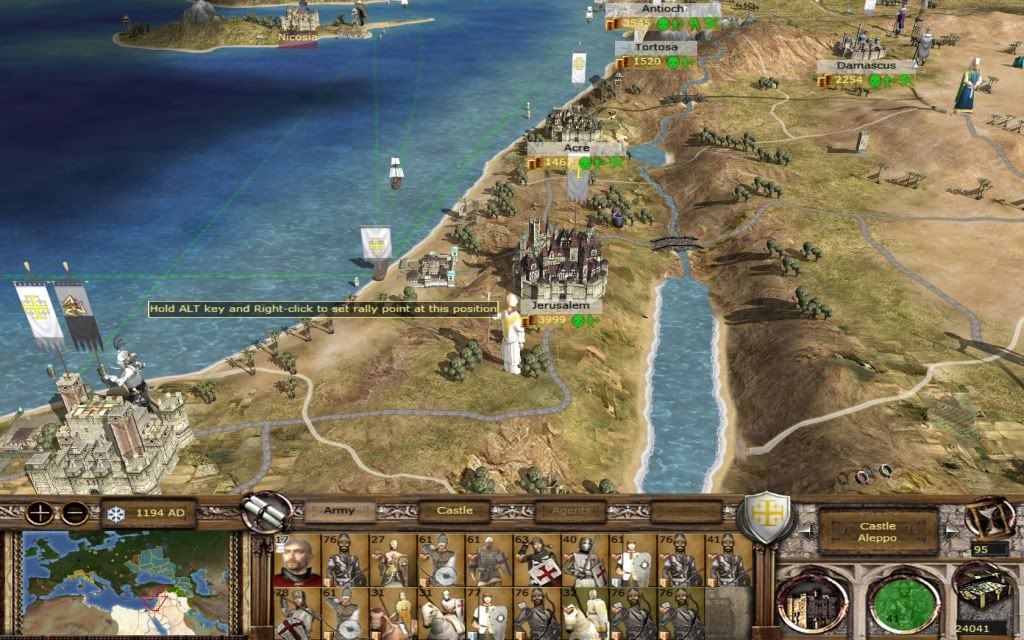Screen dimensions: 1024x640
Task: Select the general's portrait unit card
Action: pos(298,560)
